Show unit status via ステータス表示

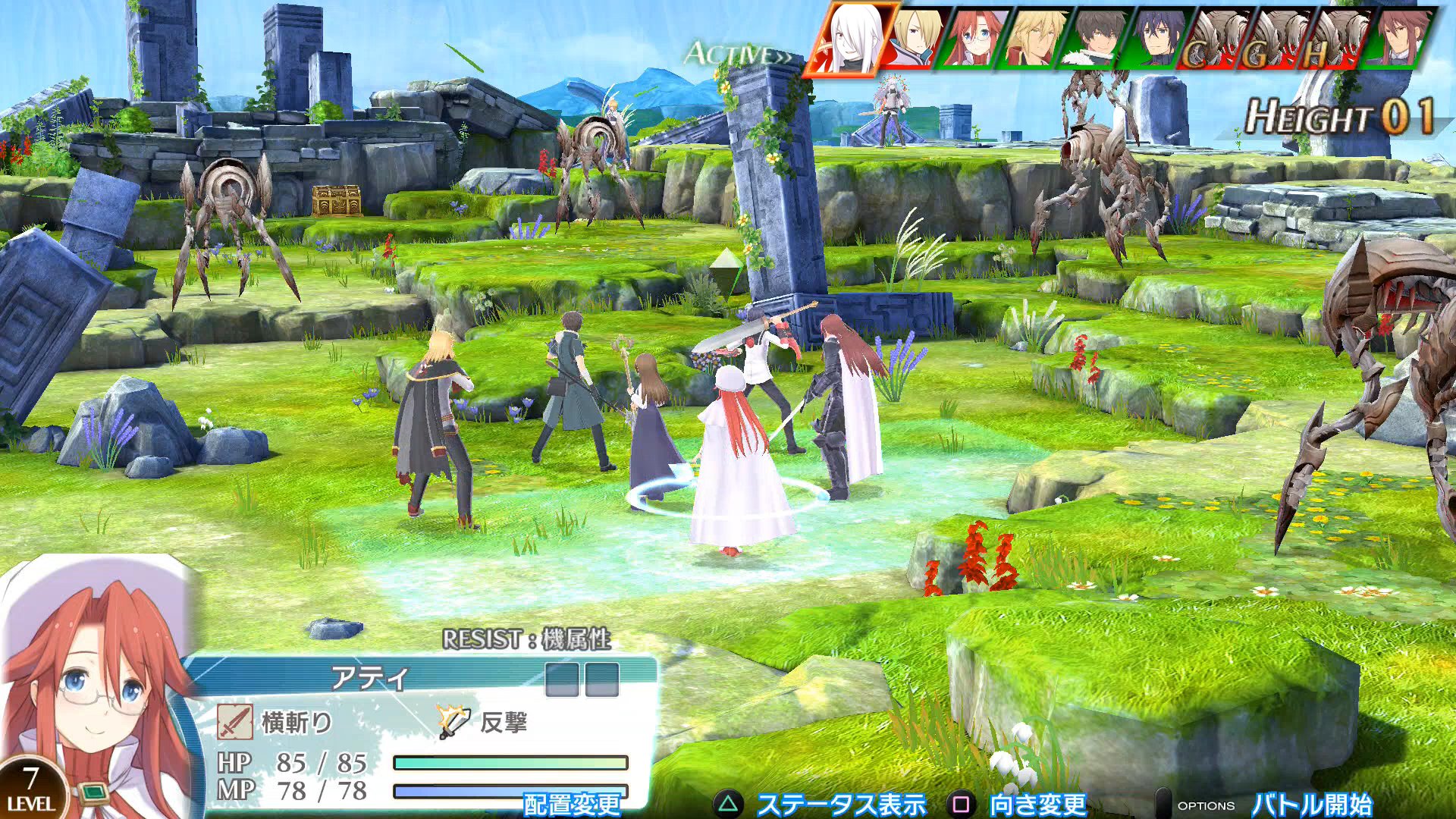[x=840, y=804]
